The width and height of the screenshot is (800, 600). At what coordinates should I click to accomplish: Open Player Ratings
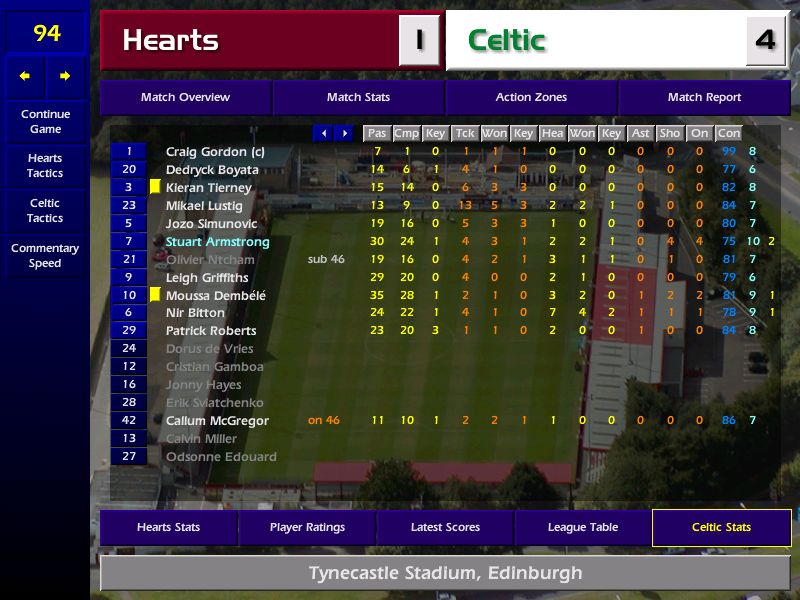point(307,528)
